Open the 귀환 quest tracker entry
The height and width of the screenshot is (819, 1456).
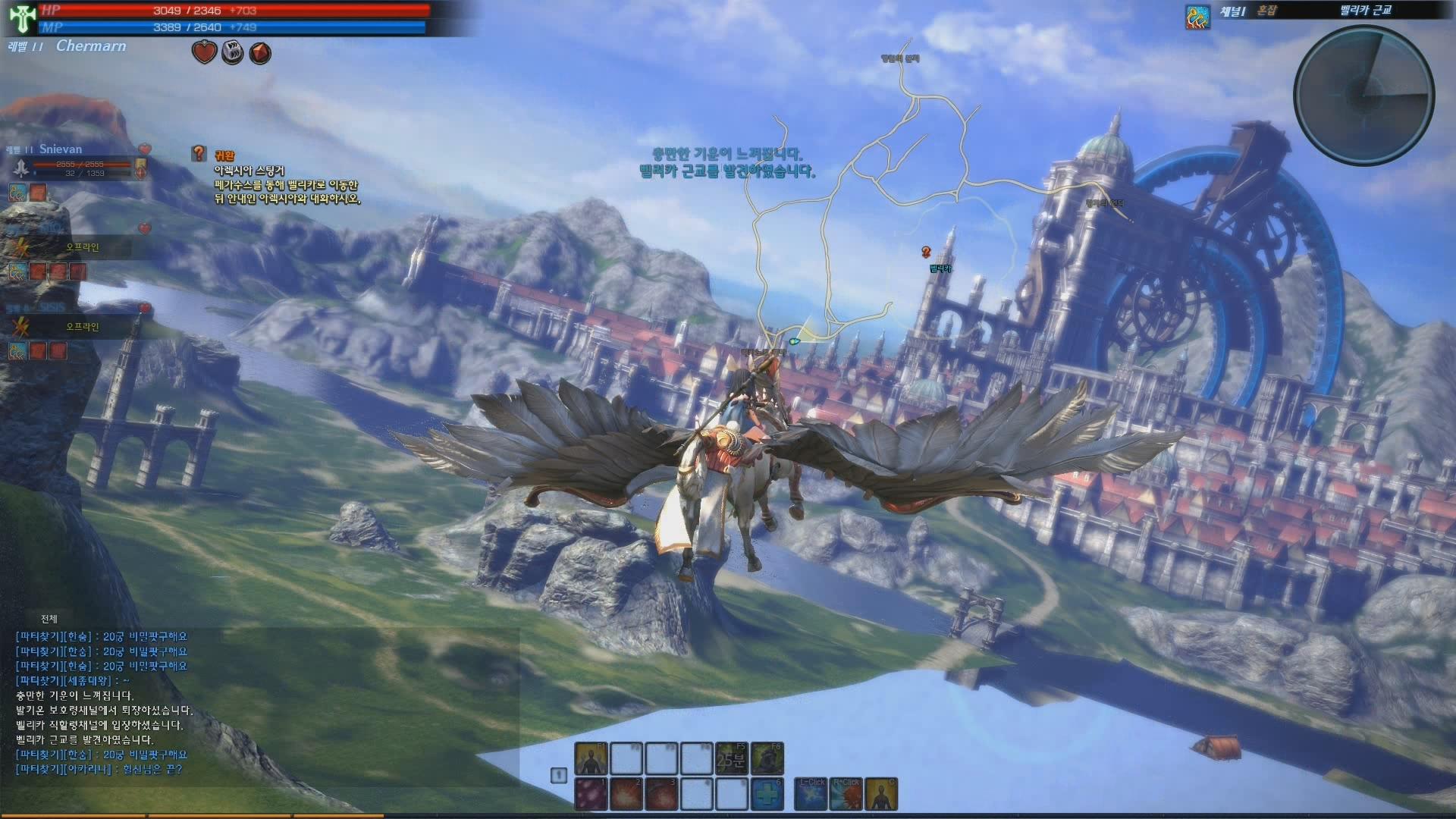pyautogui.click(x=224, y=155)
